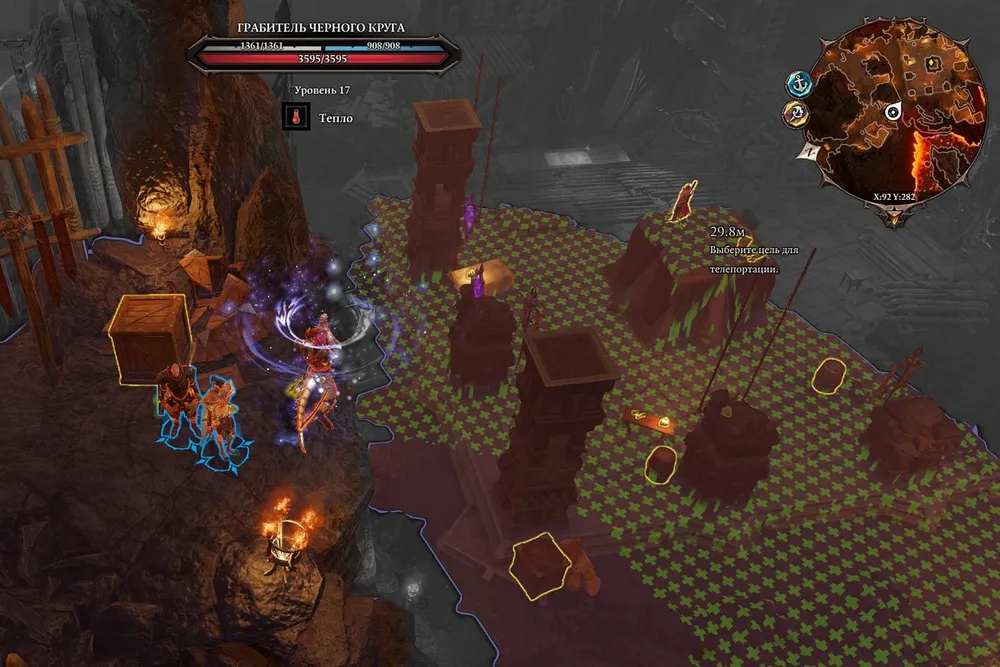
Task: Click the white arrow tab on minimap edge
Action: 806,150
